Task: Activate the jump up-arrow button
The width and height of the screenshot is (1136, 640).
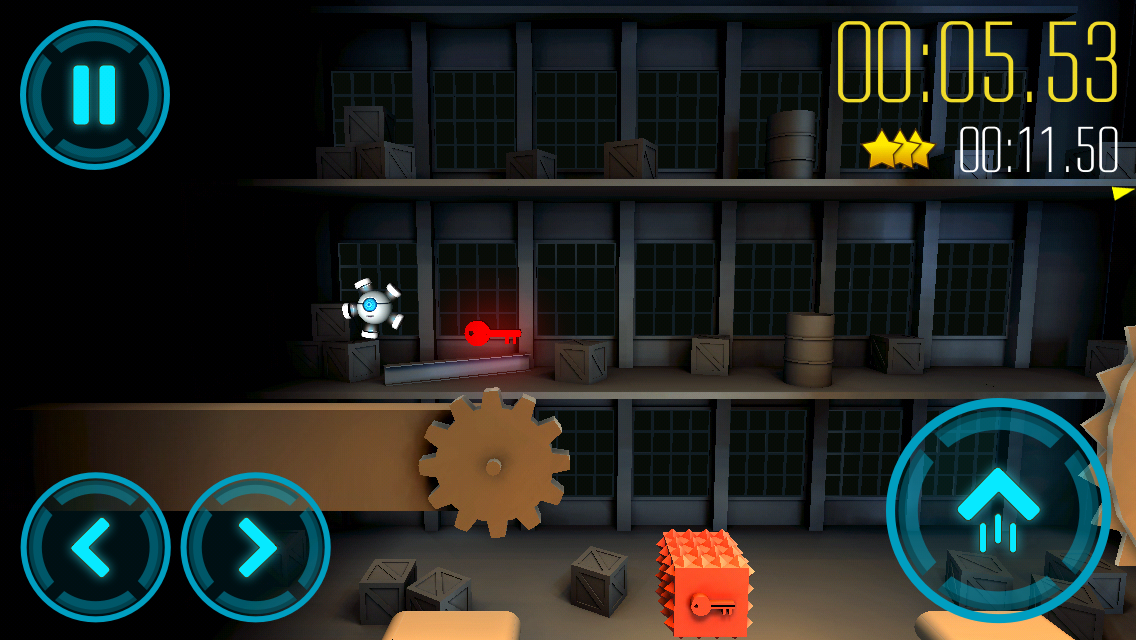Action: click(997, 511)
